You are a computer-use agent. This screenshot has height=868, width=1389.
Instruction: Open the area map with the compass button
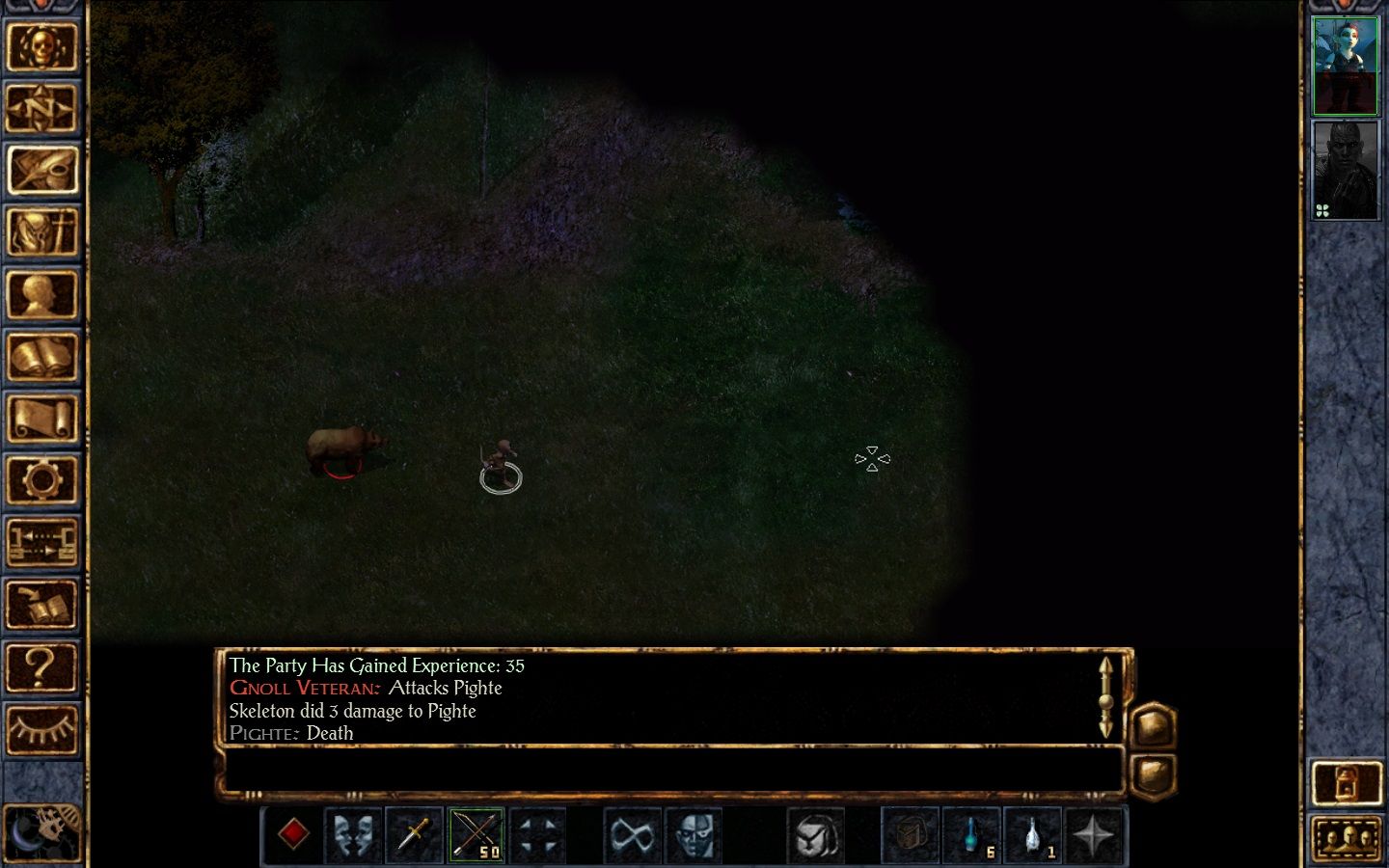(41, 109)
